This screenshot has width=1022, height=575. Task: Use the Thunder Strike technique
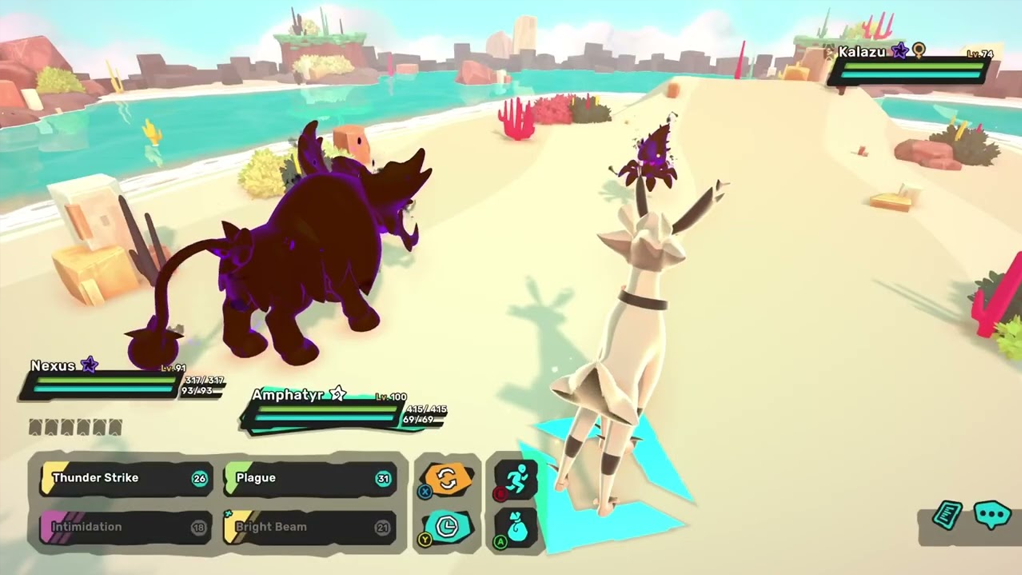point(124,479)
